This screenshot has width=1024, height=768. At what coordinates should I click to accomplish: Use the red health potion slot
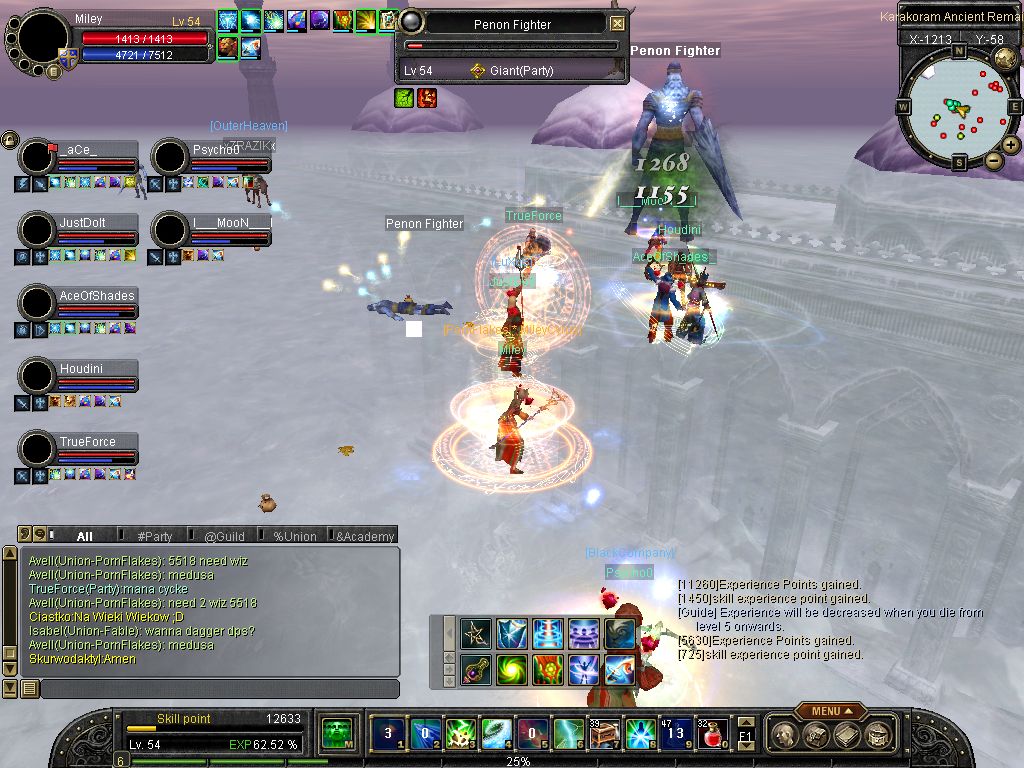710,733
